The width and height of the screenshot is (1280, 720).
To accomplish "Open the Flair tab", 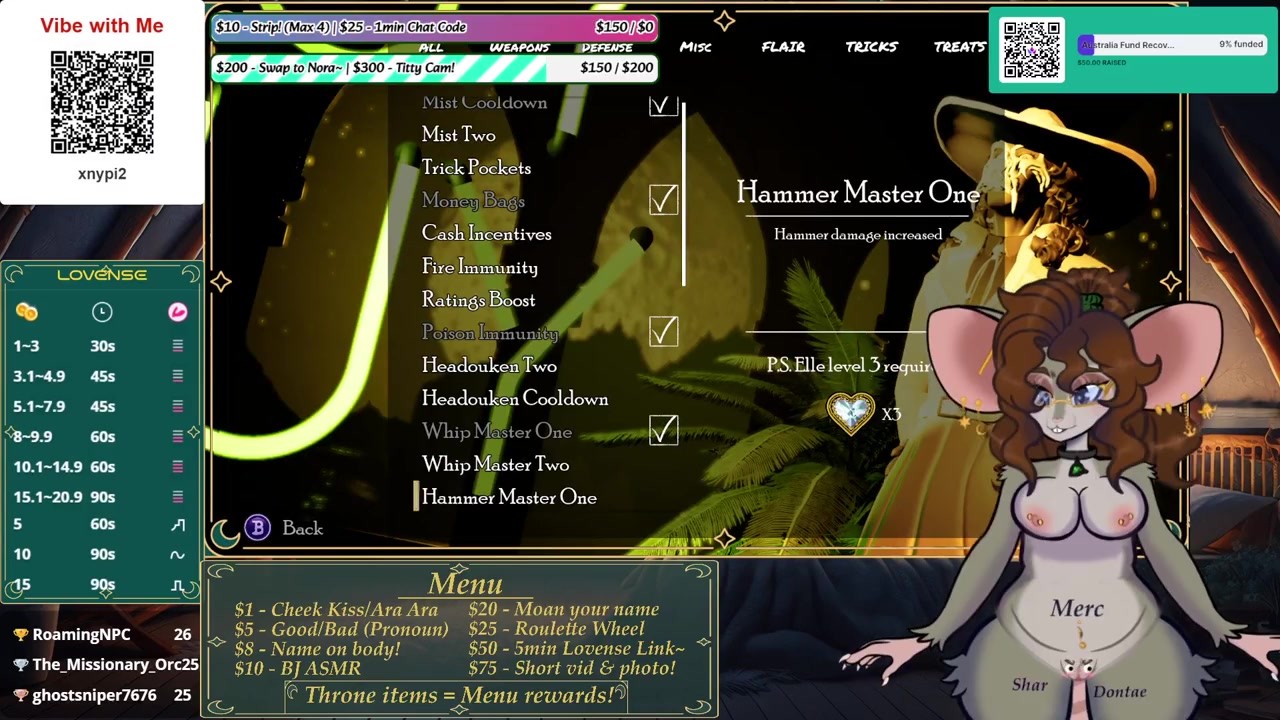I will pyautogui.click(x=783, y=47).
